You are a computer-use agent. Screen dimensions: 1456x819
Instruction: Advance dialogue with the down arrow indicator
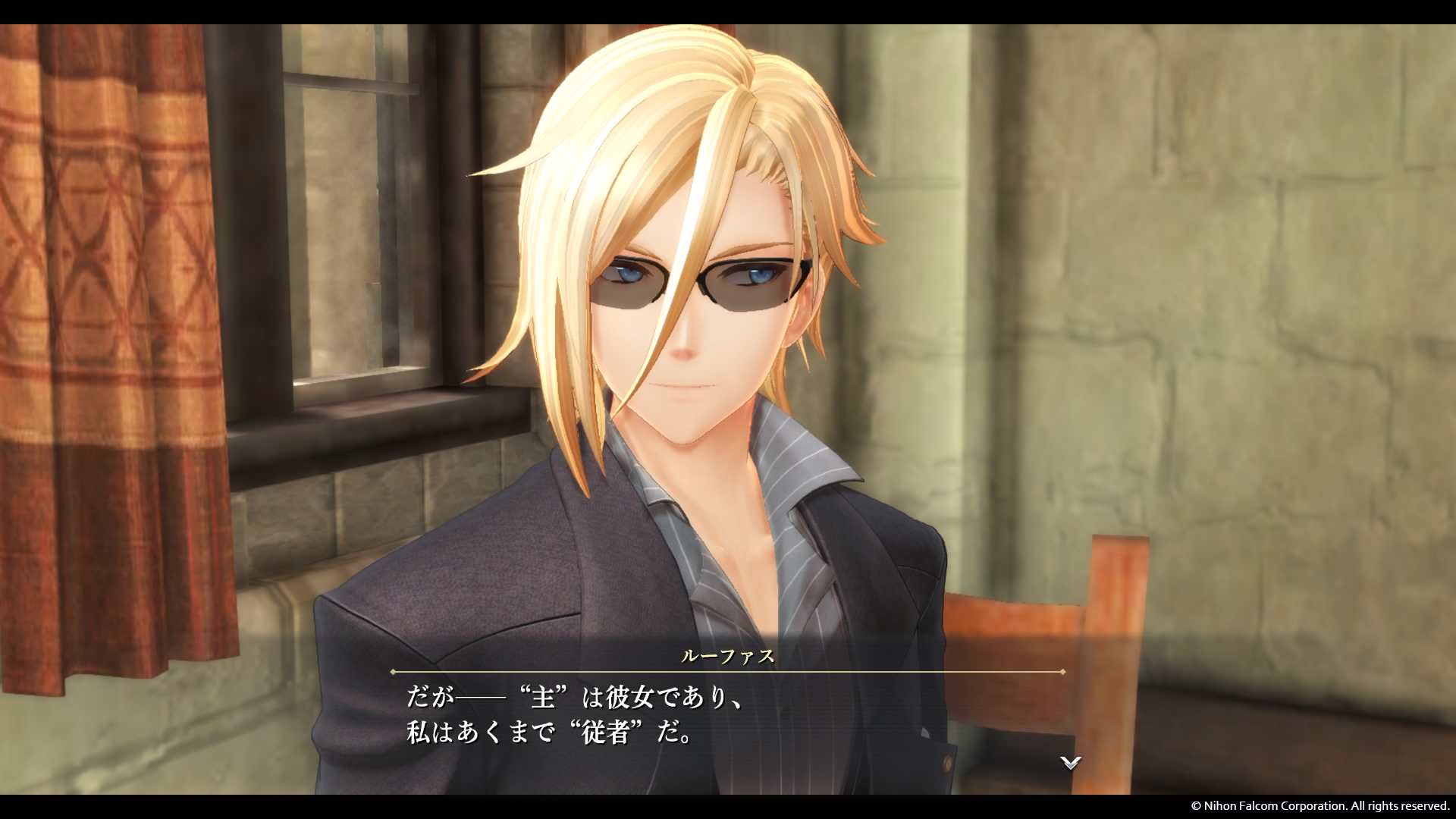click(x=1070, y=763)
